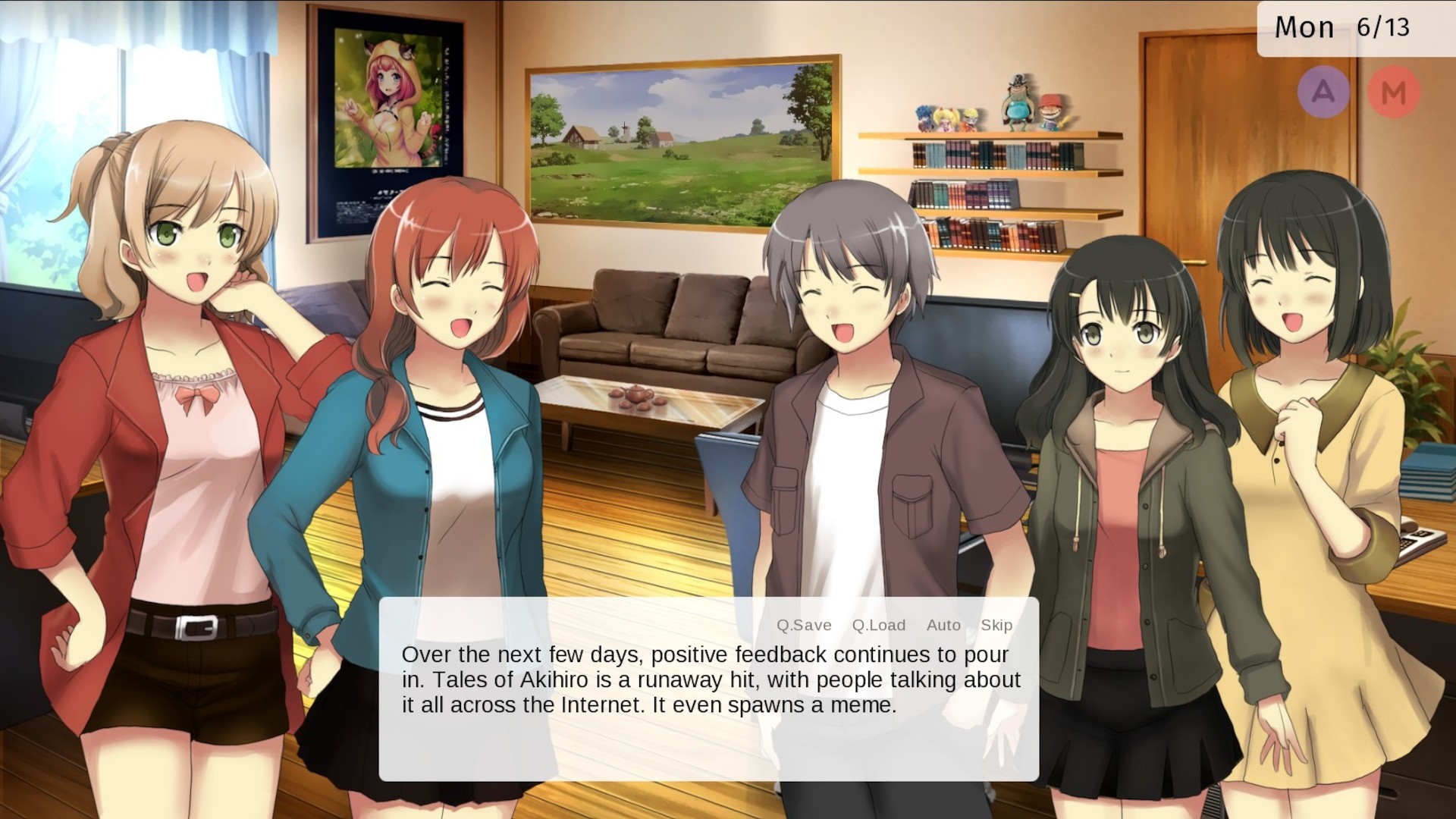Quick load using Q.Load
The height and width of the screenshot is (819, 1456).
[878, 625]
